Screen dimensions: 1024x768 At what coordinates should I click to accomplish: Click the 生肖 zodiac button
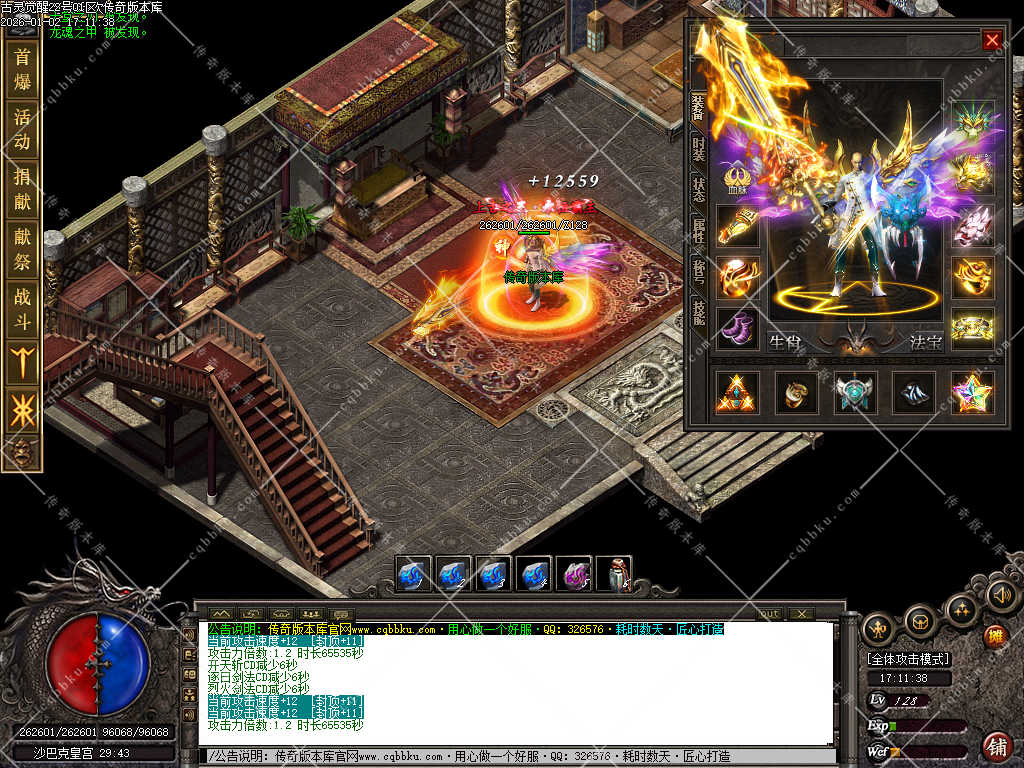(785, 342)
